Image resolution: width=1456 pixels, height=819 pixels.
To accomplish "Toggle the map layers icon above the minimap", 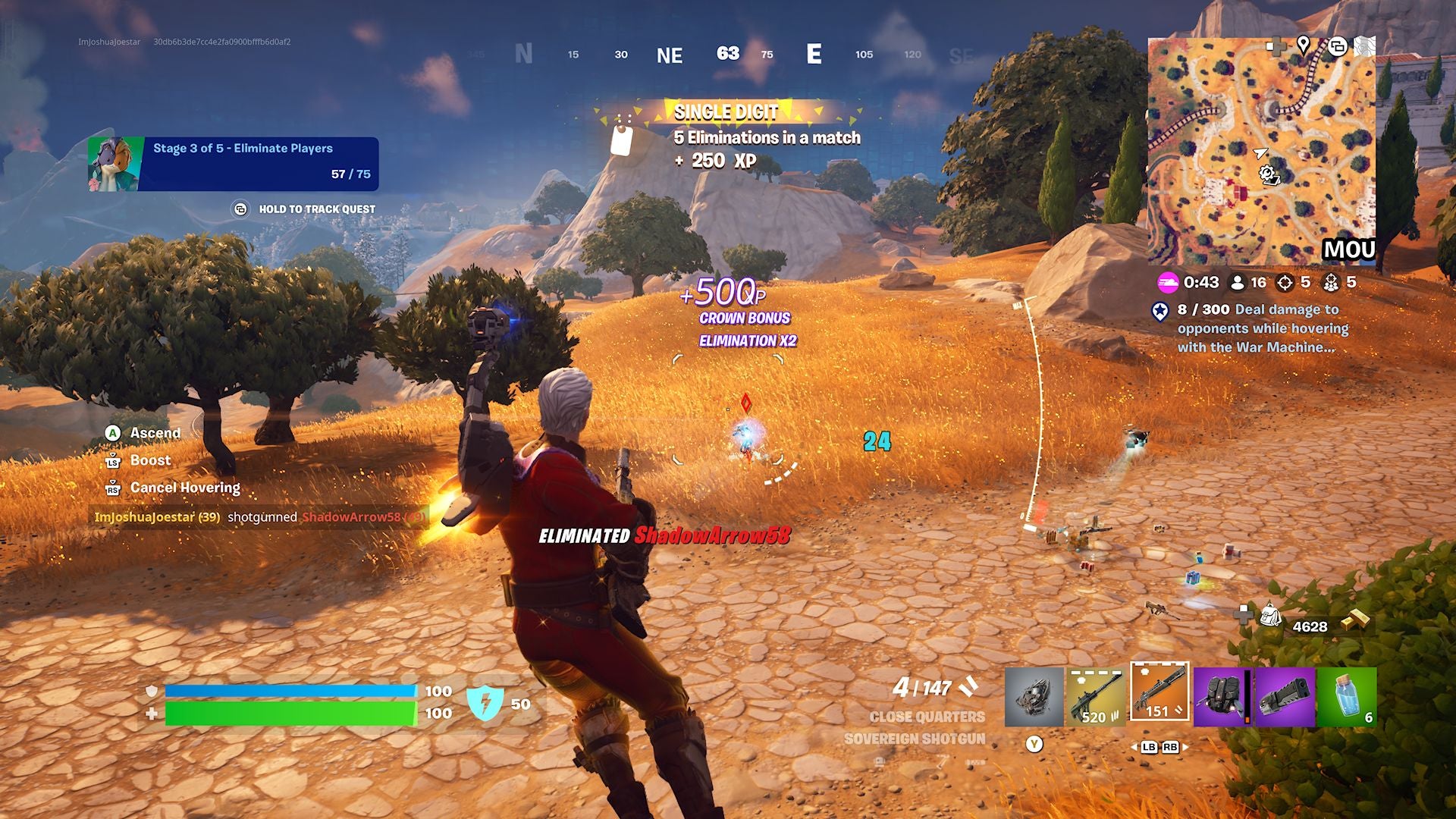I will pyautogui.click(x=1338, y=47).
